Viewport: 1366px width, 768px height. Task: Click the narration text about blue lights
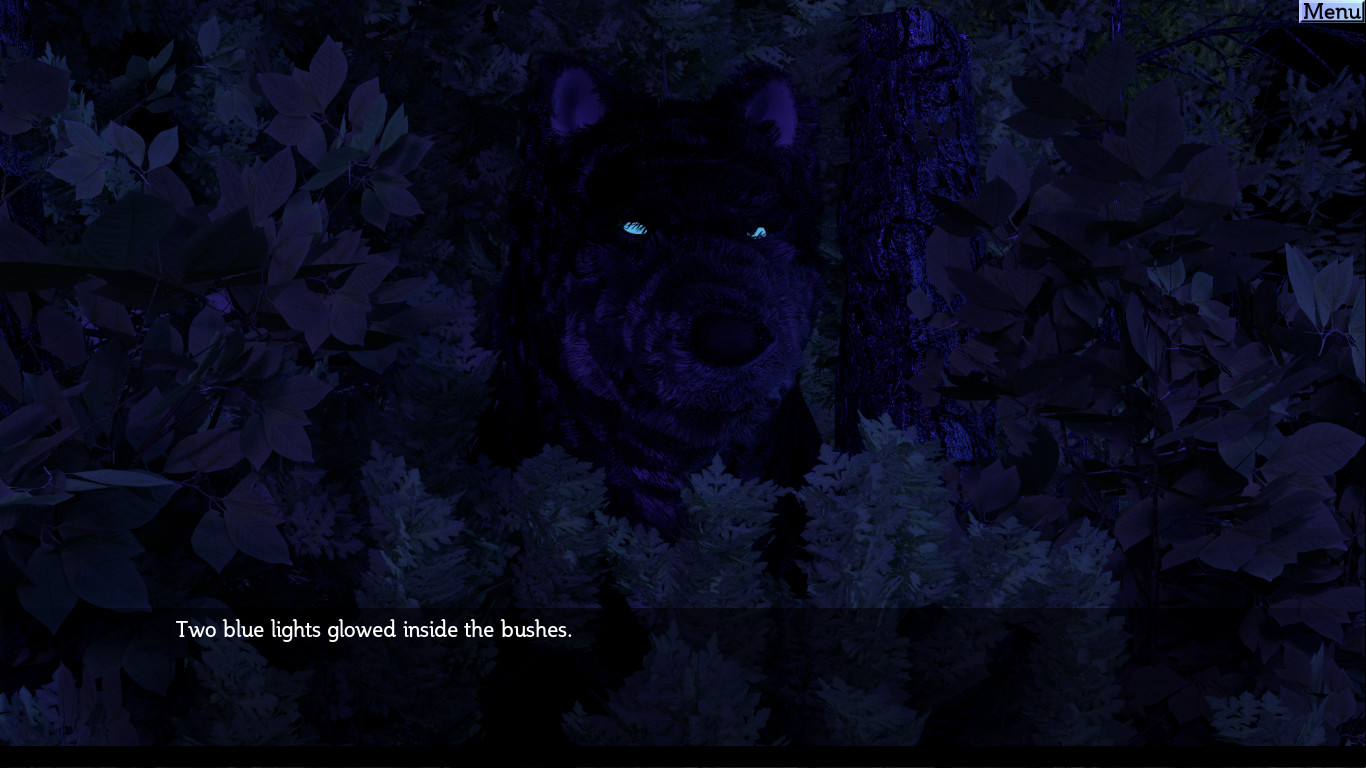[374, 630]
